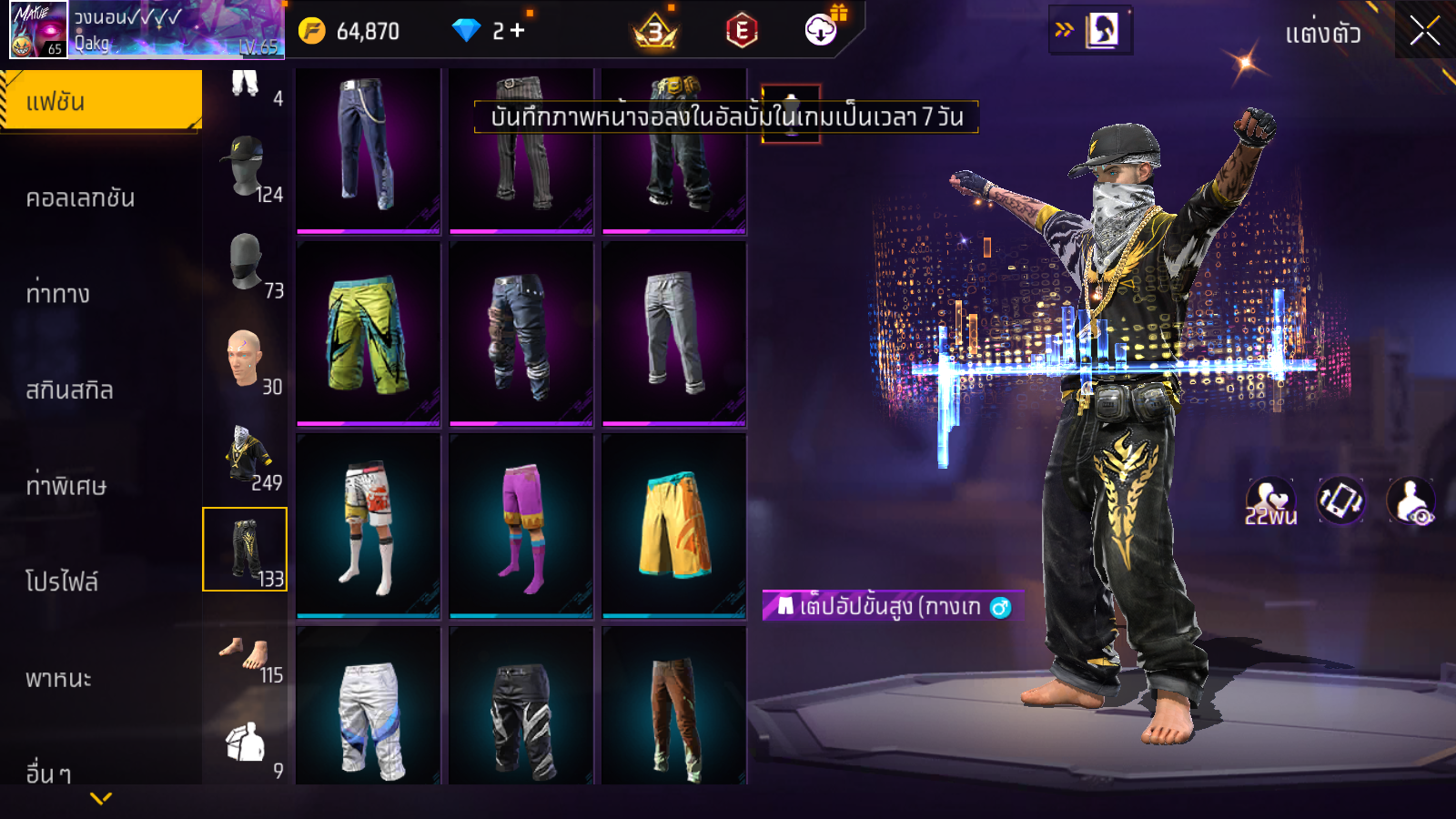Choose the blue jeans with chain
The image size is (1456, 819).
(x=369, y=146)
